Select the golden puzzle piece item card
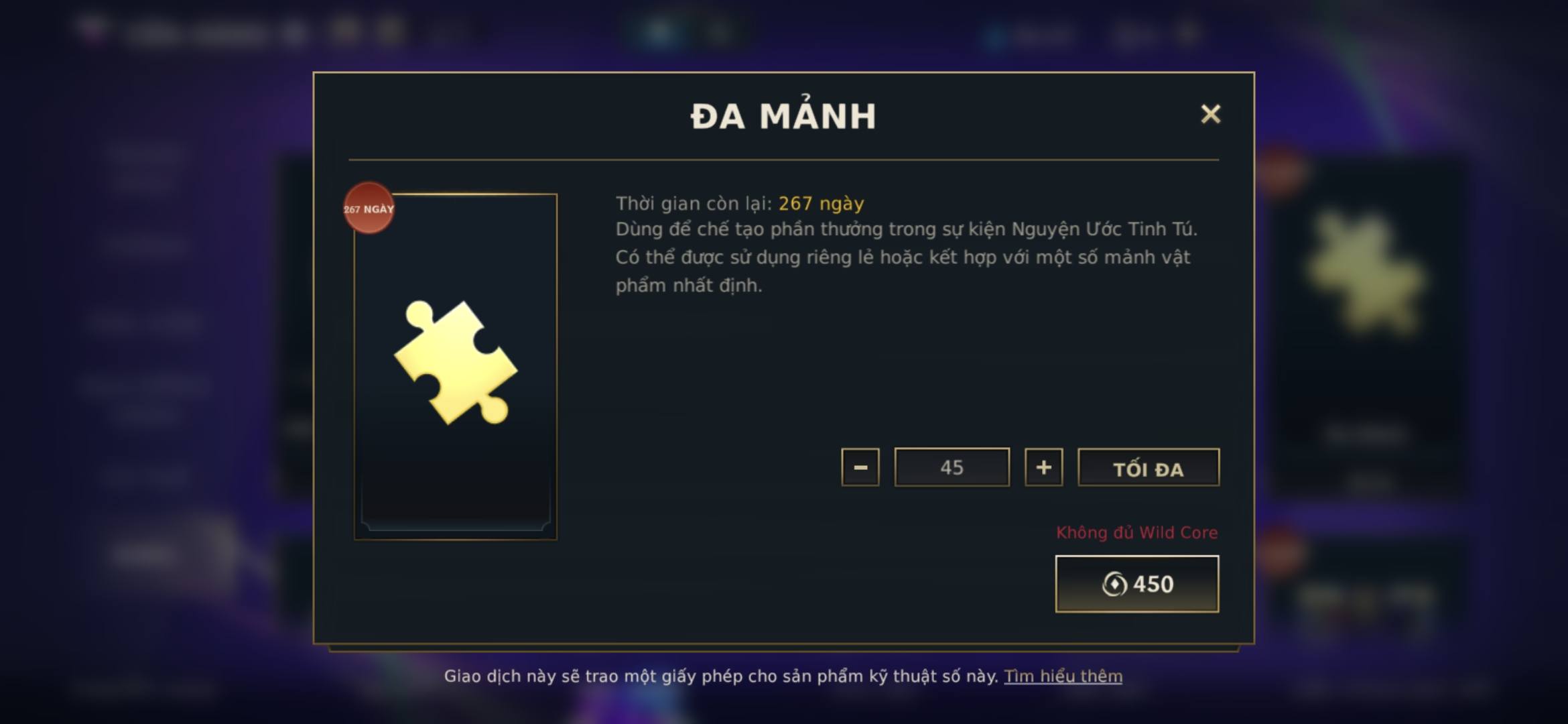This screenshot has width=1568, height=724. coord(456,366)
